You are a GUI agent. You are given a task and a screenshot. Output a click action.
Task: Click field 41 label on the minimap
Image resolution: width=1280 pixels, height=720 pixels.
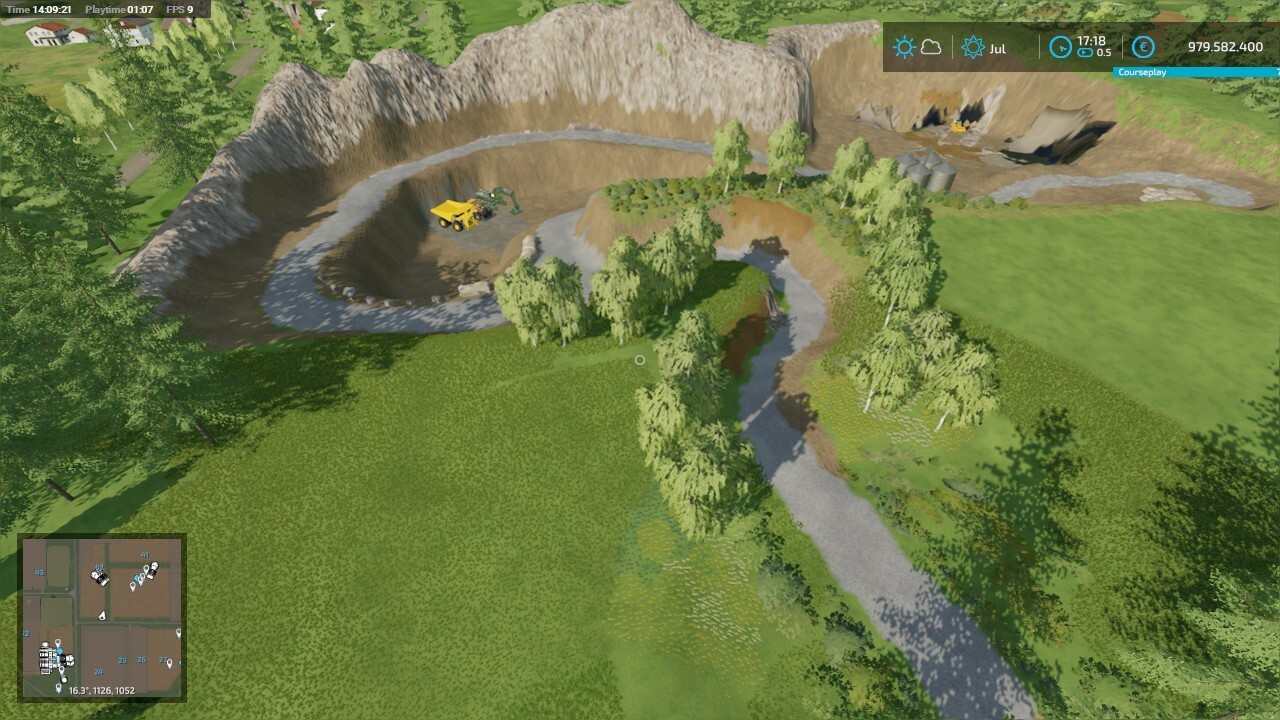click(144, 554)
